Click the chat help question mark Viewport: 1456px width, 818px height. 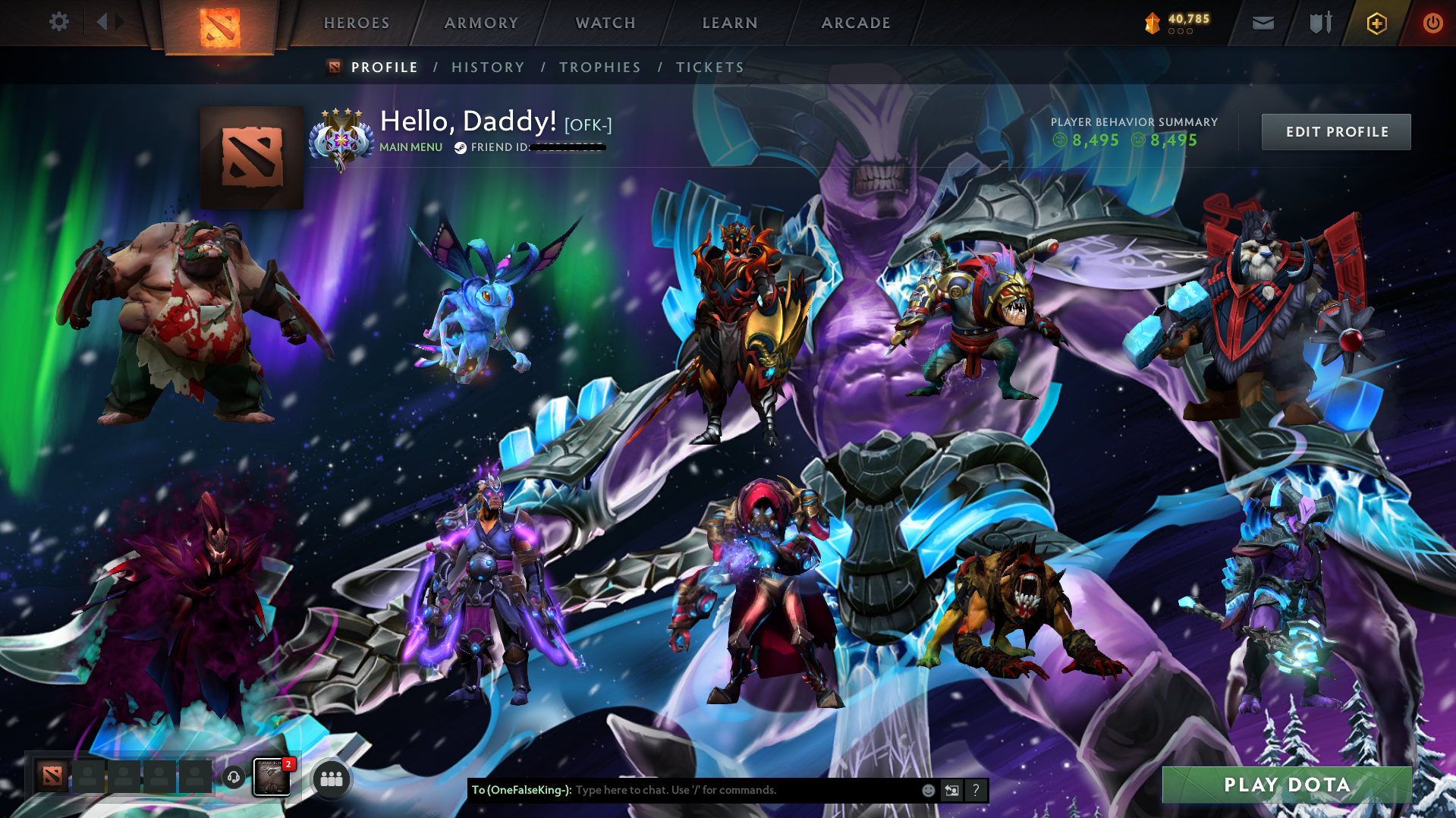tap(976, 790)
